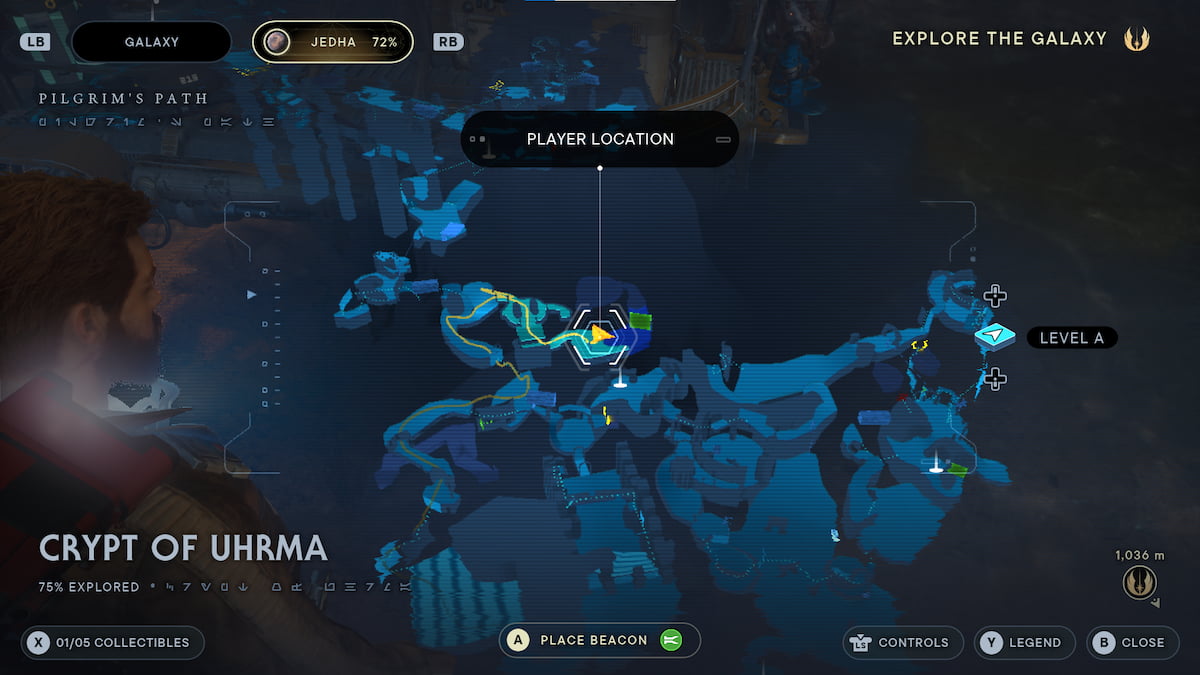
Task: Select the Level A floor indicator
Action: 1071,338
